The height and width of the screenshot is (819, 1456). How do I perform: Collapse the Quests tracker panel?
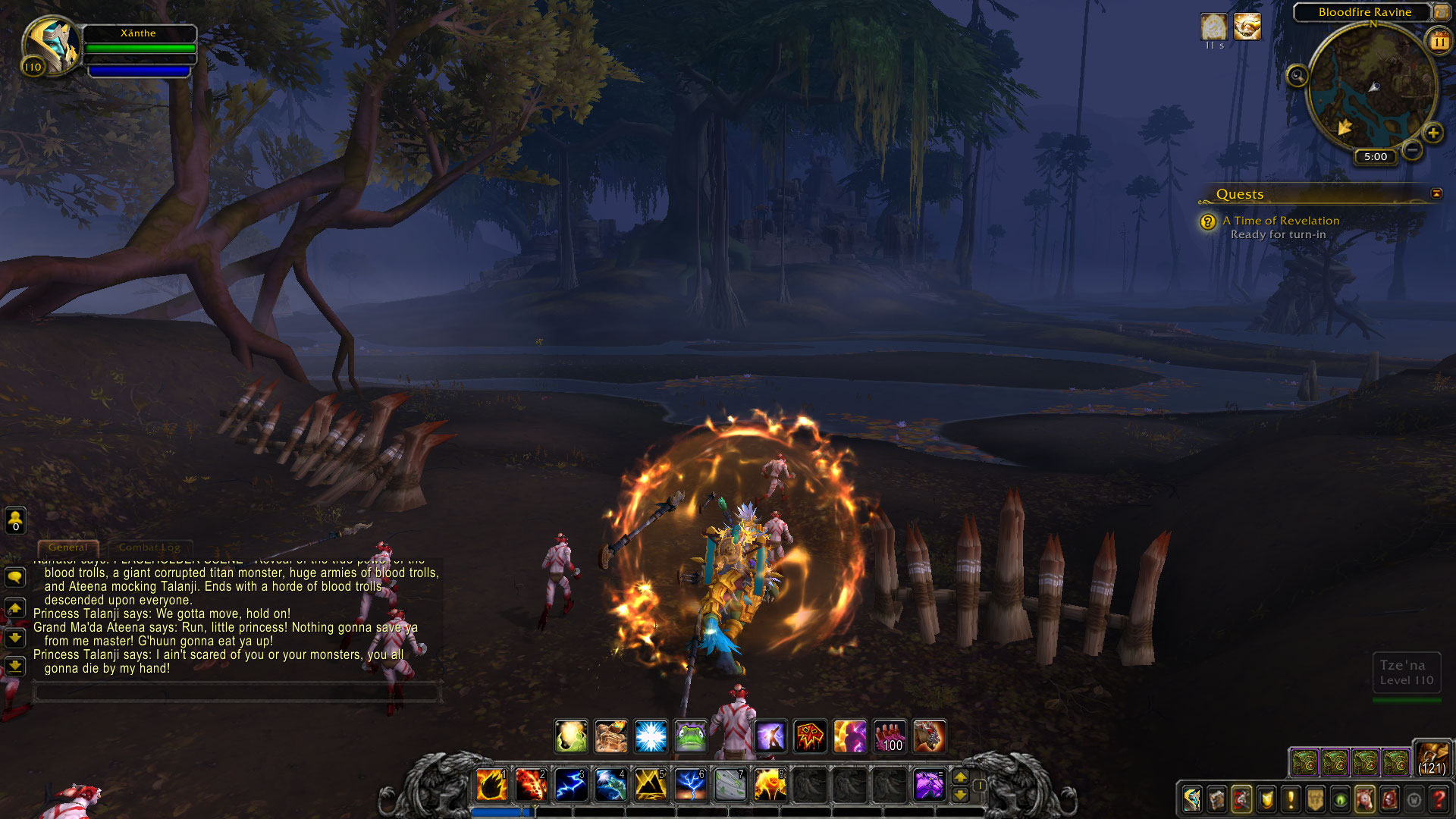1436,193
